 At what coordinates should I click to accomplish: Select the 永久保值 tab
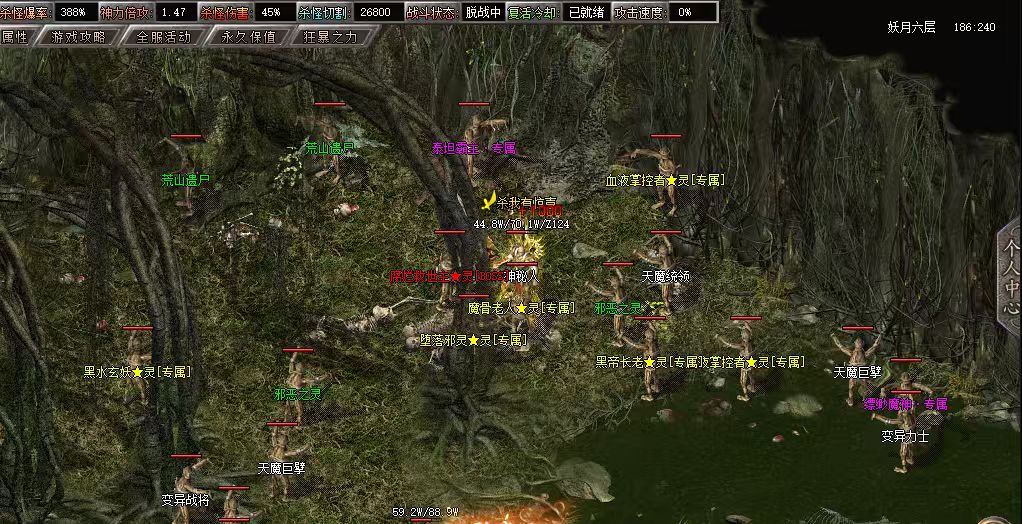click(x=248, y=36)
